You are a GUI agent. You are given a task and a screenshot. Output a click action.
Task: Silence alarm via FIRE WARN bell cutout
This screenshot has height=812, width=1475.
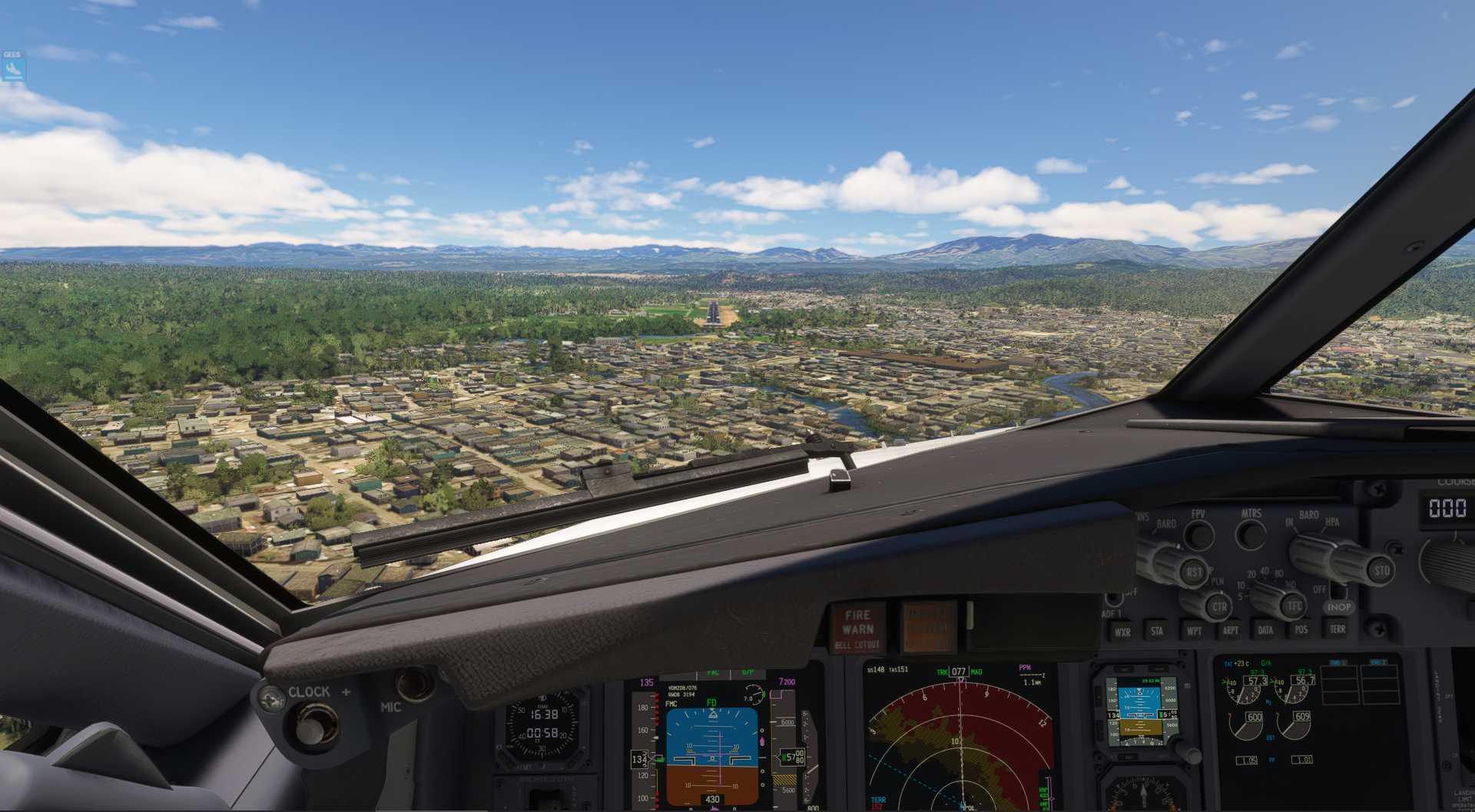pyautogui.click(x=857, y=627)
